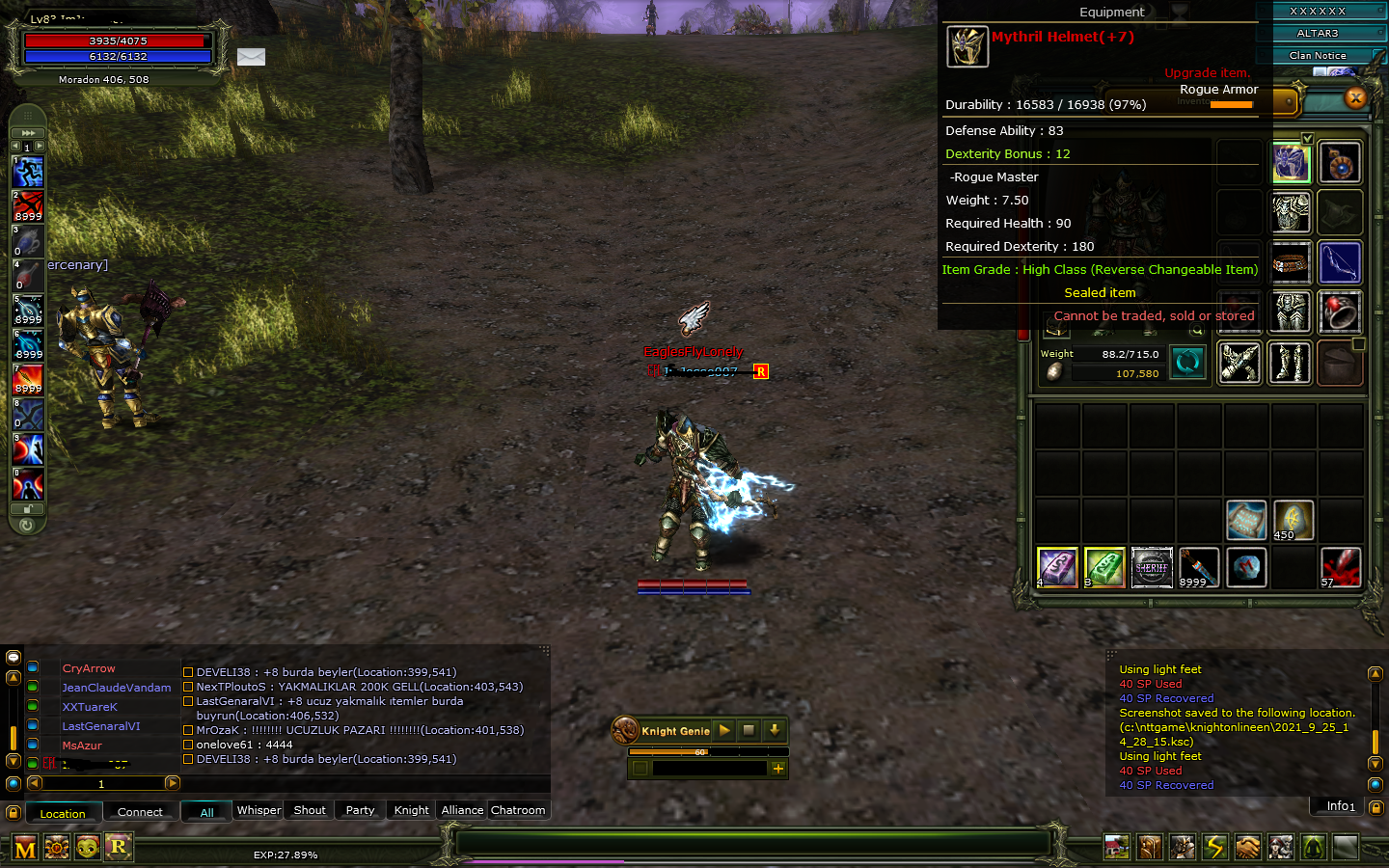
Task: Select the lightning bolt icon in bottom toolbar
Action: (x=1215, y=847)
